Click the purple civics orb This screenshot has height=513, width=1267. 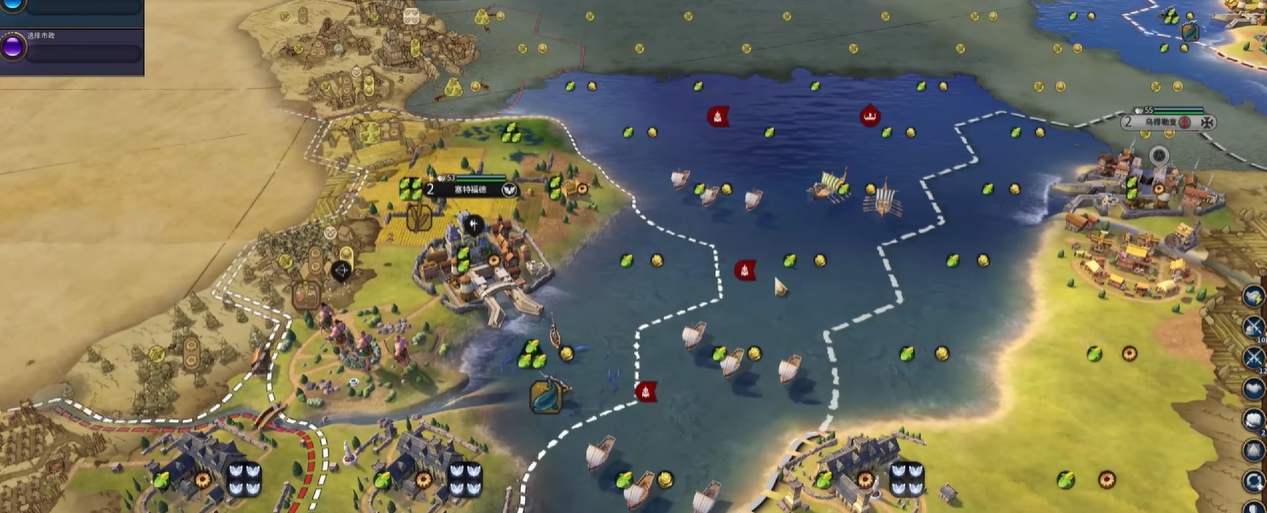coord(13,47)
